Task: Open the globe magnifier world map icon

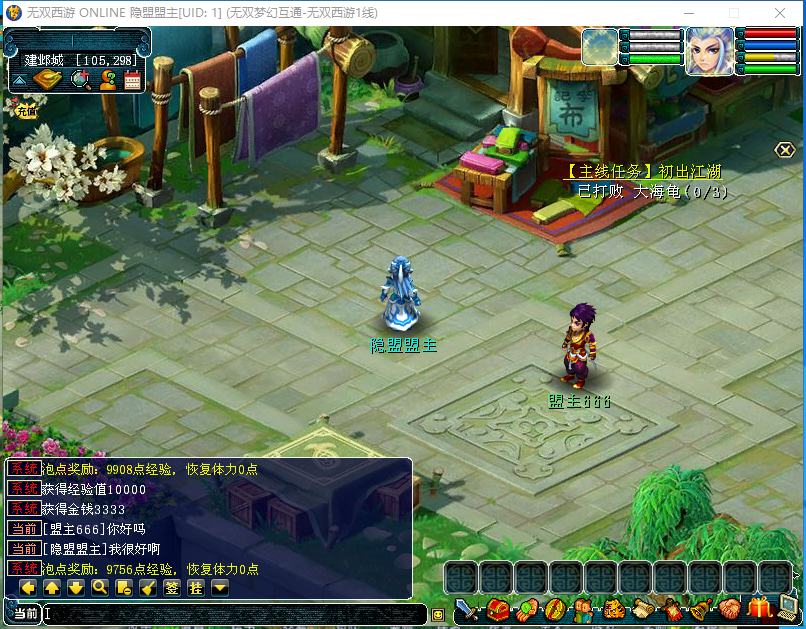Action: [80, 81]
